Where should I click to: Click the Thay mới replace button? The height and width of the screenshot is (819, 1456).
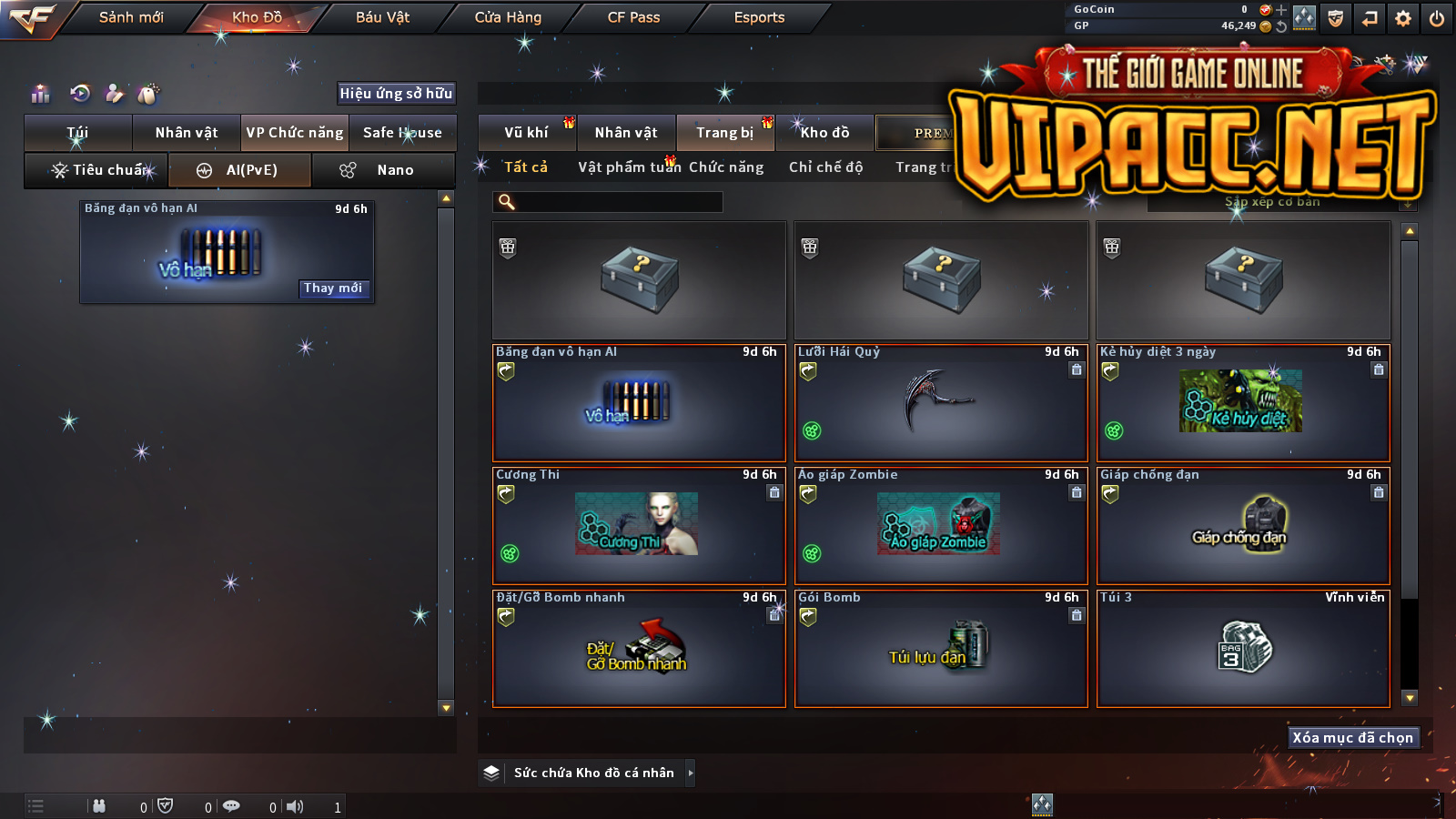coord(333,288)
